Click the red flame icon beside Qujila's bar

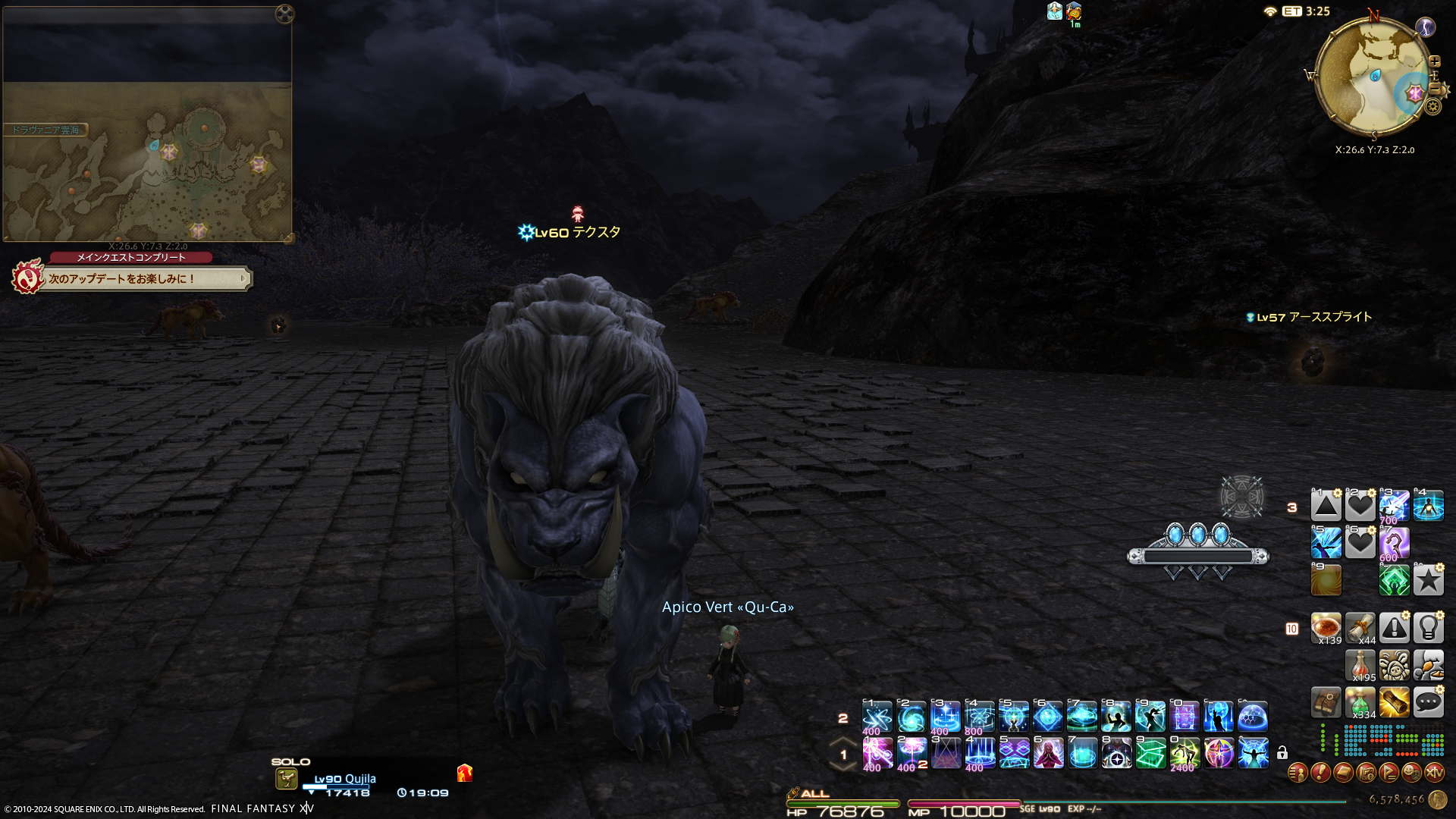(x=465, y=773)
